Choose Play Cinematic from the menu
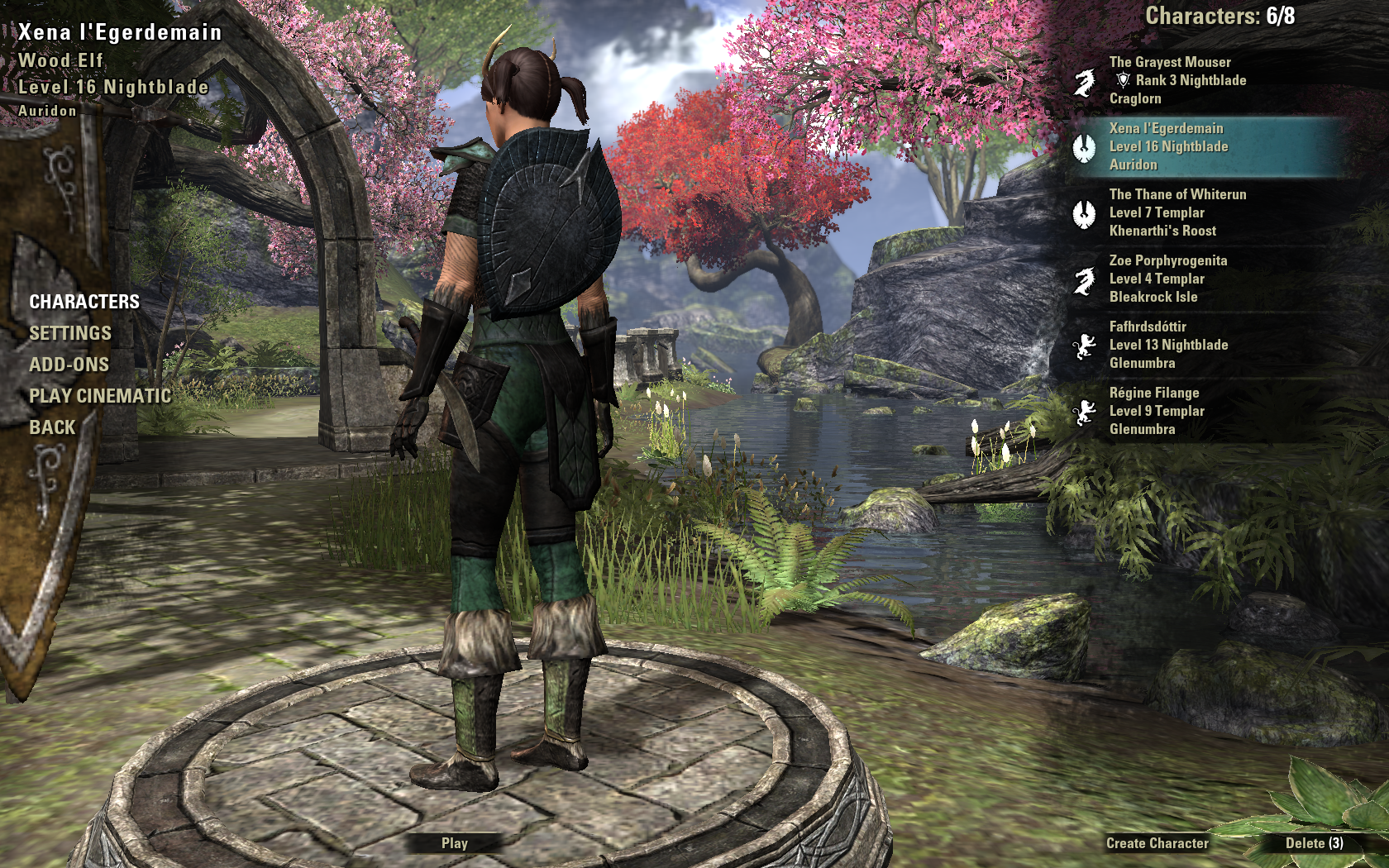1389x868 pixels. point(100,396)
